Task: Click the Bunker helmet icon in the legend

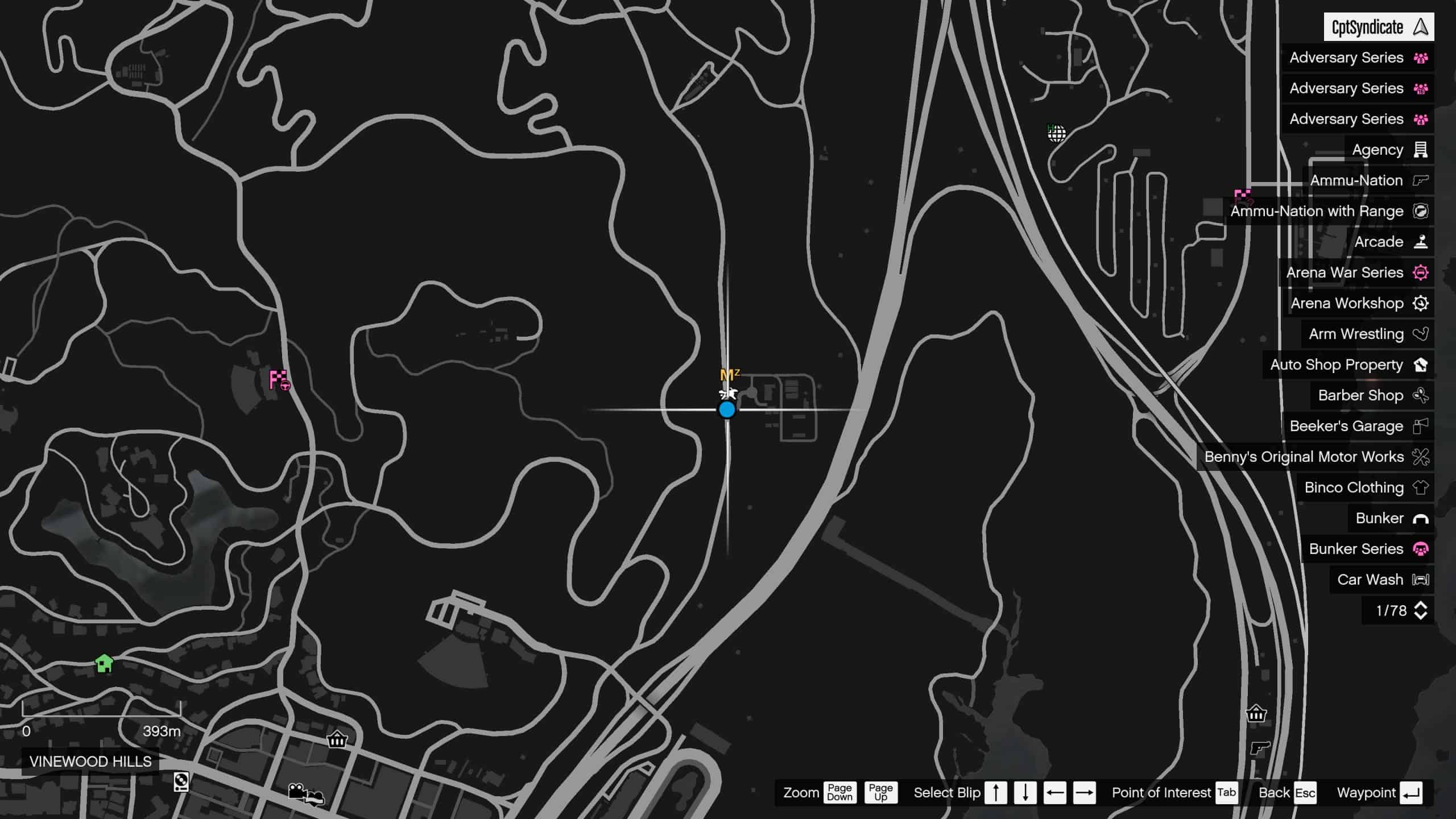Action: (x=1421, y=518)
